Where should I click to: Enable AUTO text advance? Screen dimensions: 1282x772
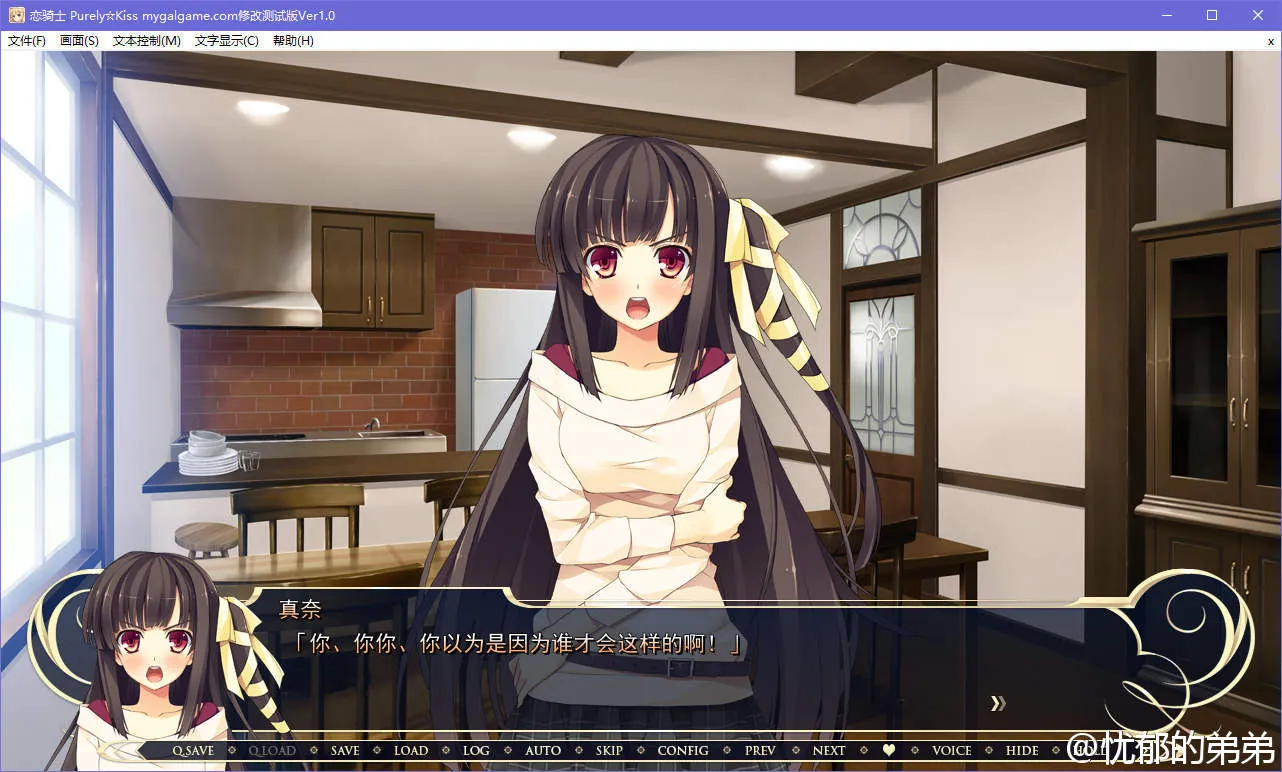tap(543, 750)
